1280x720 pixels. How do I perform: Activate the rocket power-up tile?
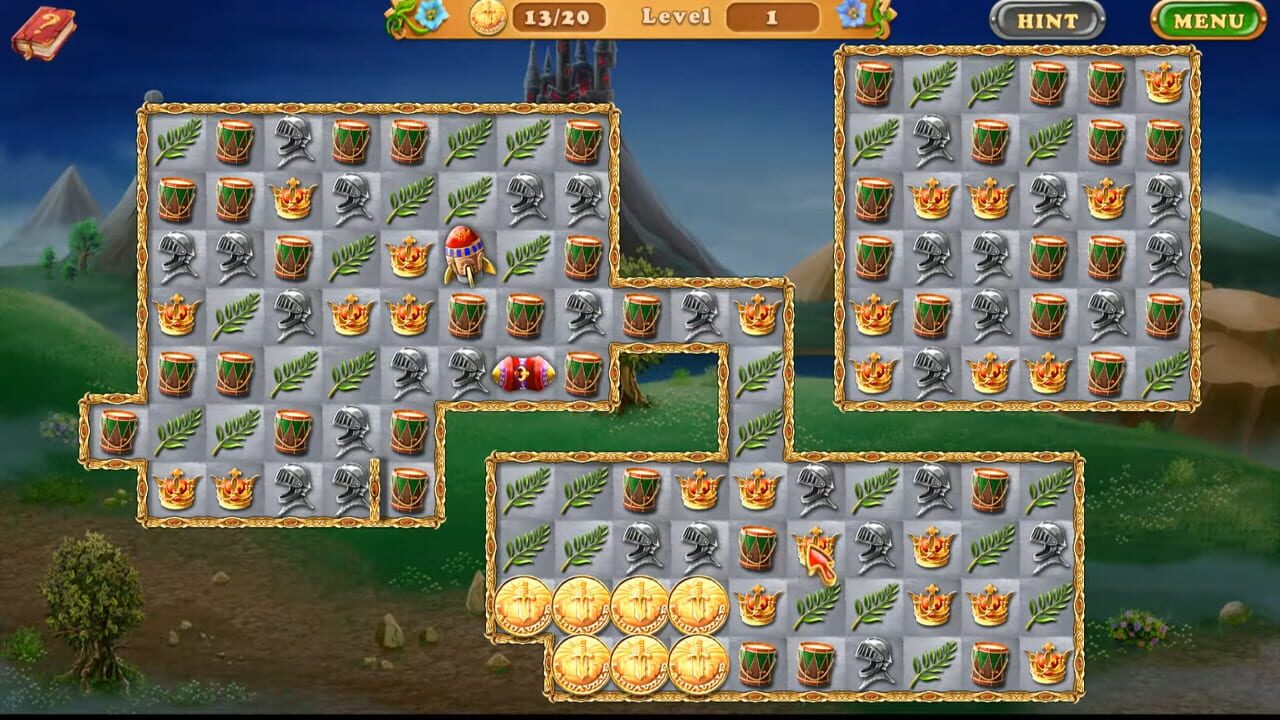(465, 257)
